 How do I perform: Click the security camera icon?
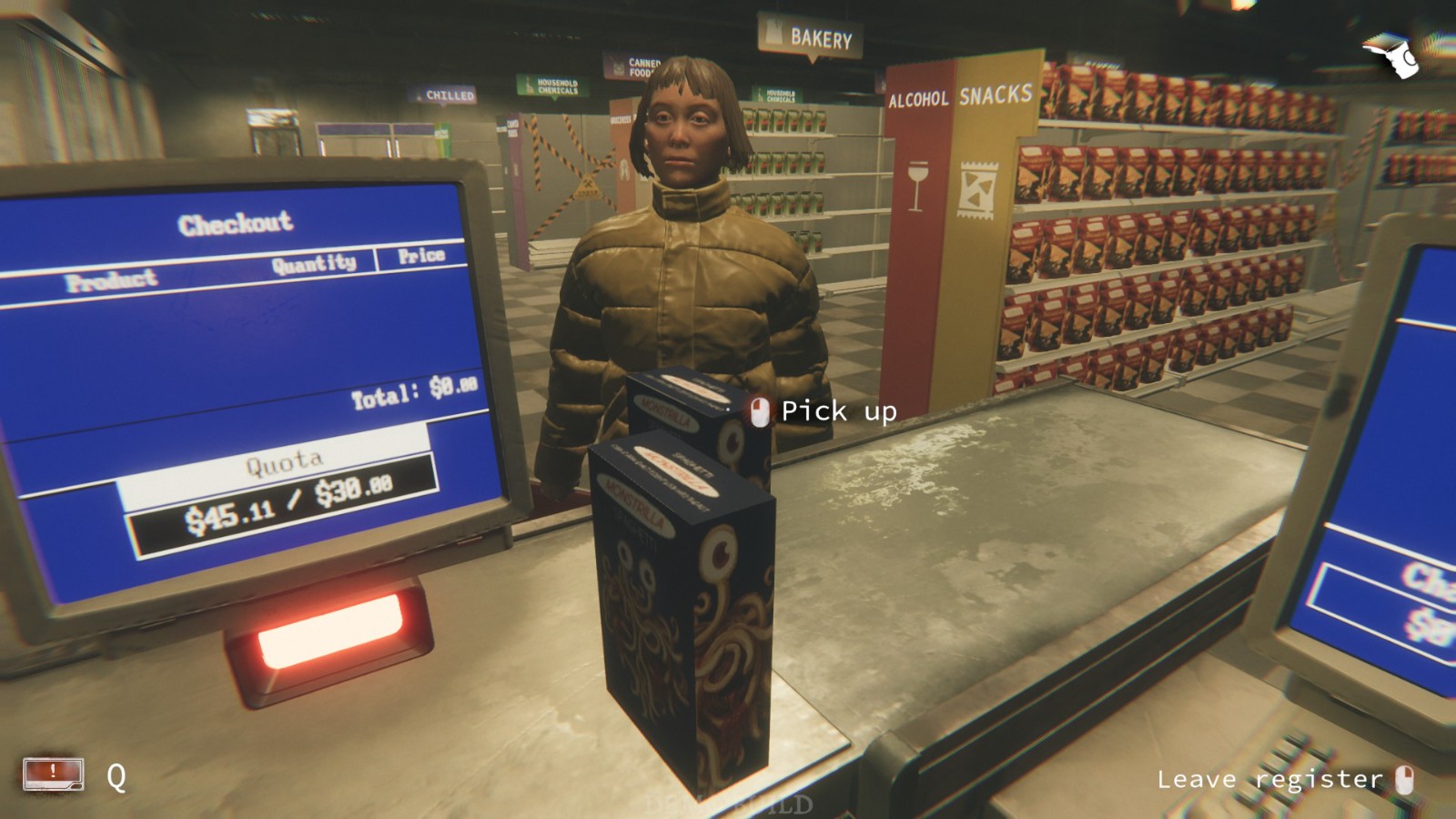pyautogui.click(x=1391, y=56)
